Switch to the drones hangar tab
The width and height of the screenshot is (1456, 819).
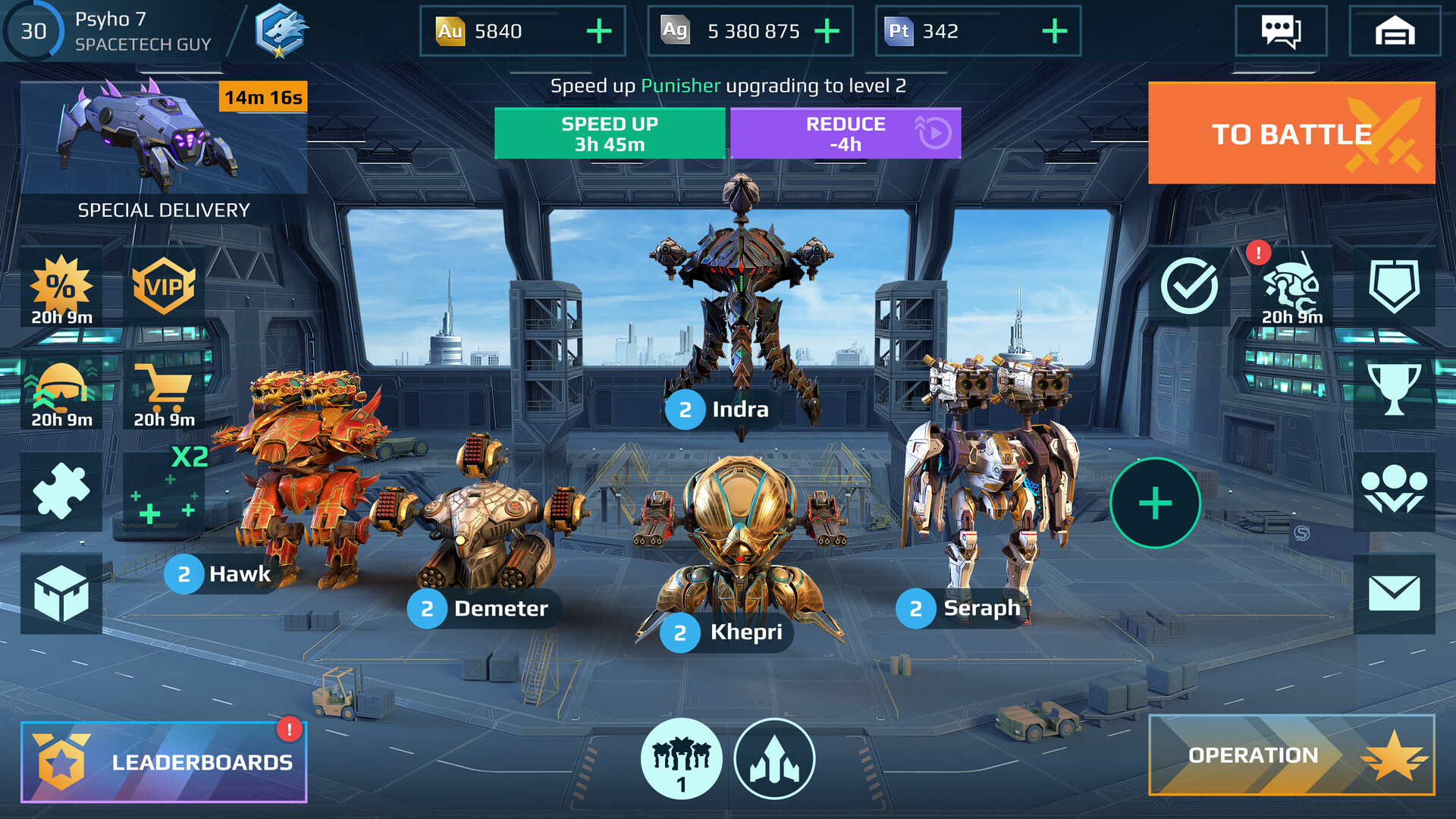point(774,758)
